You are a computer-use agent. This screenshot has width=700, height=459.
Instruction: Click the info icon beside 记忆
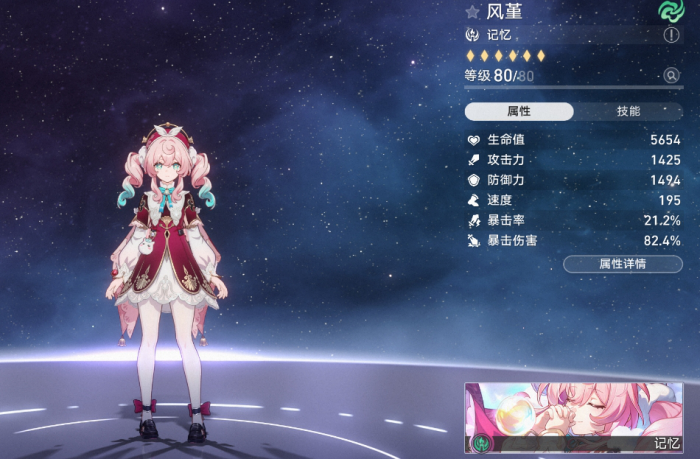coord(672,34)
